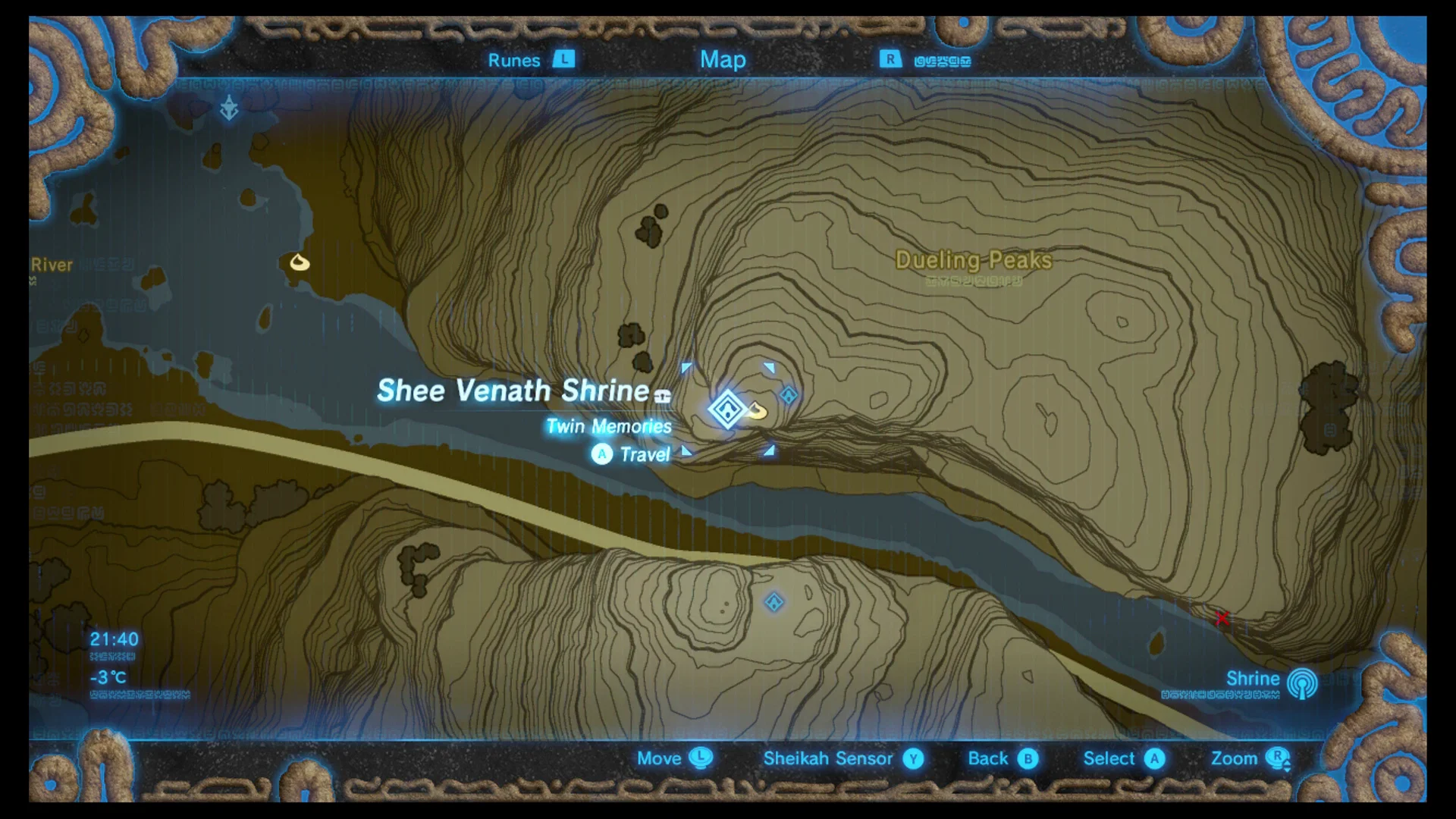Open the Select option with A

click(1155, 758)
